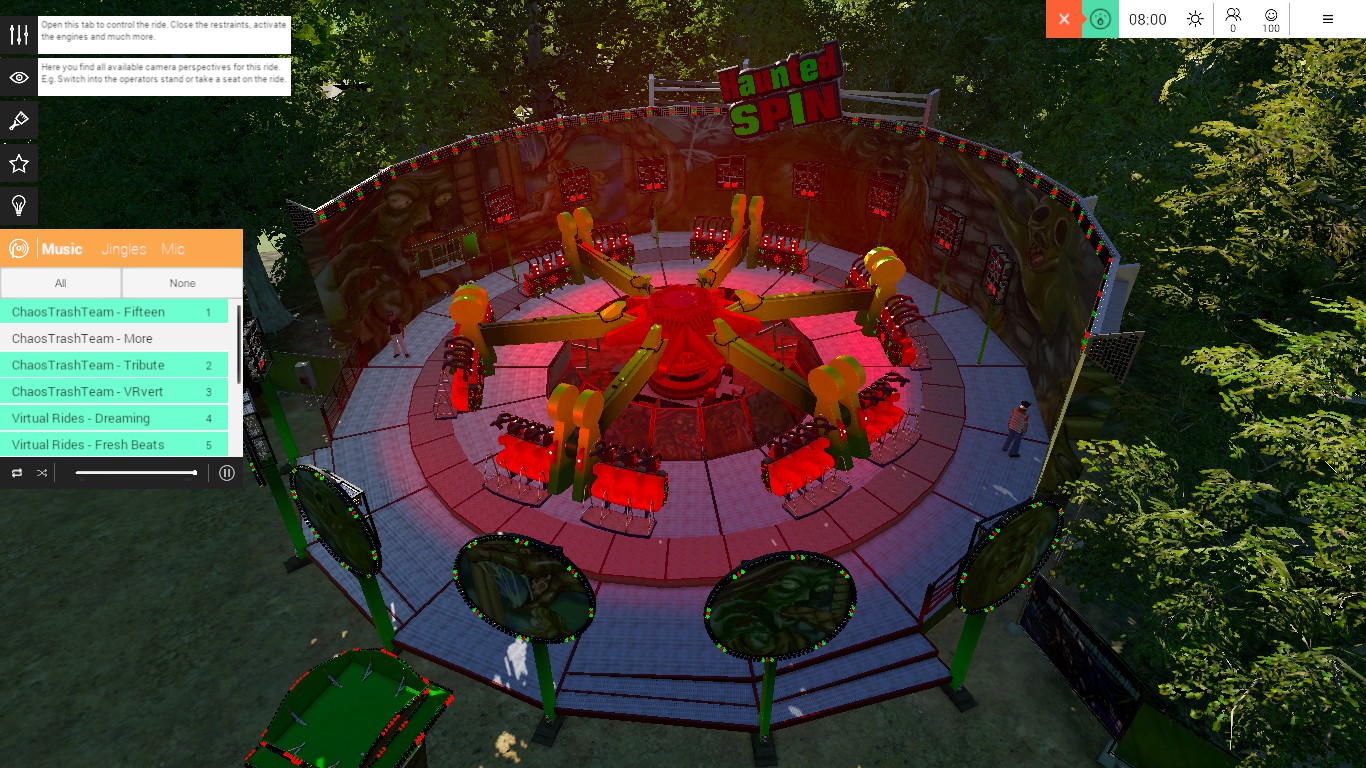1366x768 pixels.
Task: Click the star ratings icon
Action: pyautogui.click(x=18, y=163)
